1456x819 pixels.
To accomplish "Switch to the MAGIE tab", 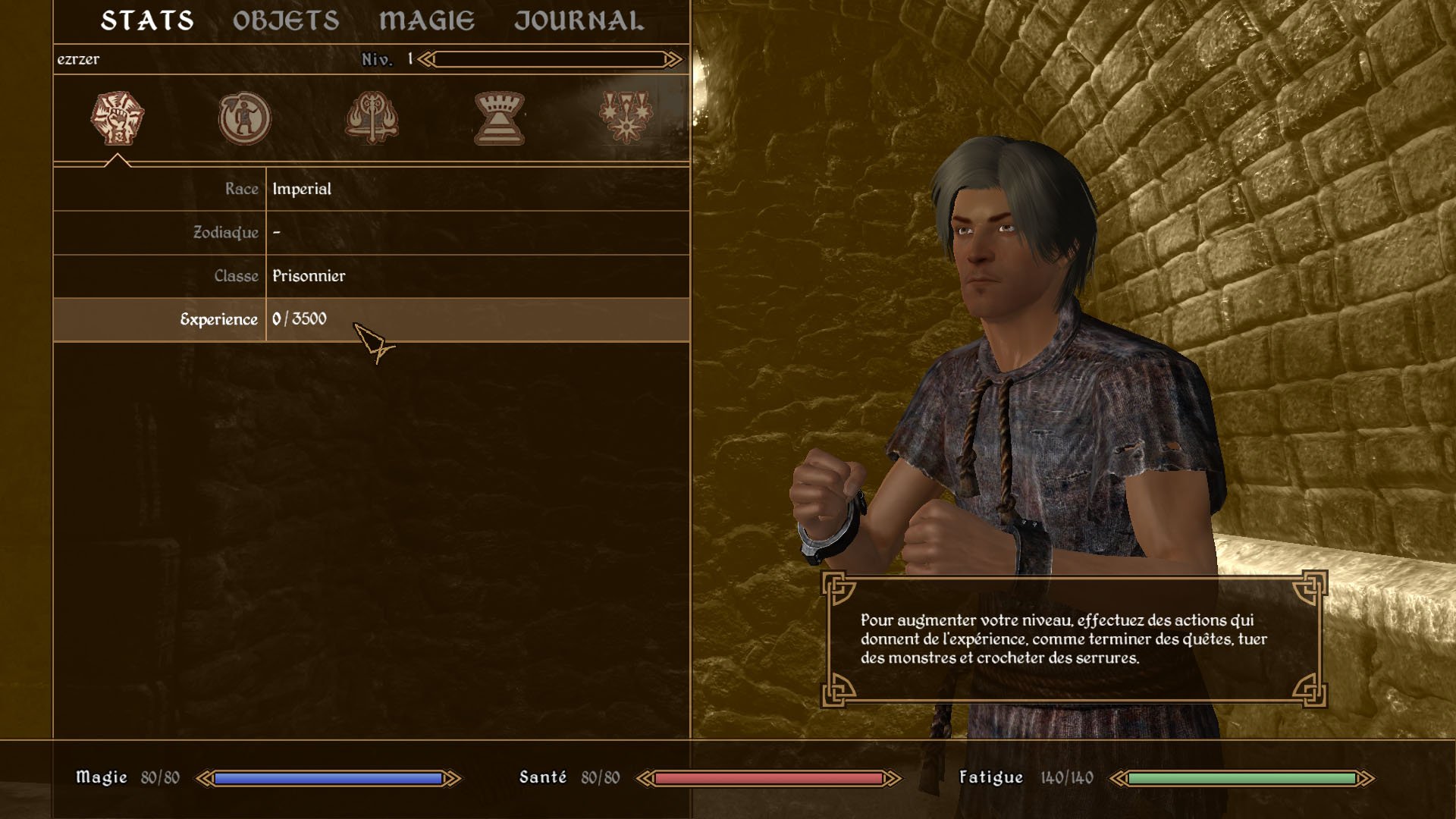I will pyautogui.click(x=427, y=21).
